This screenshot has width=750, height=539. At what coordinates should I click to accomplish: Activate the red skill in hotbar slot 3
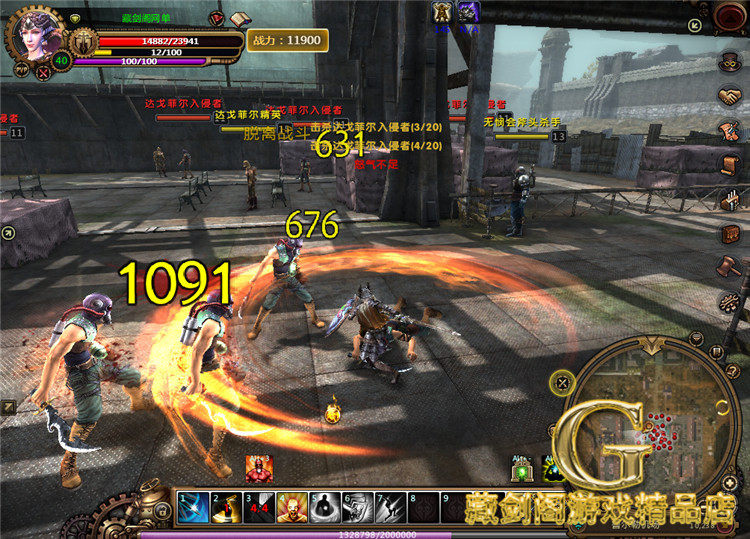click(259, 507)
